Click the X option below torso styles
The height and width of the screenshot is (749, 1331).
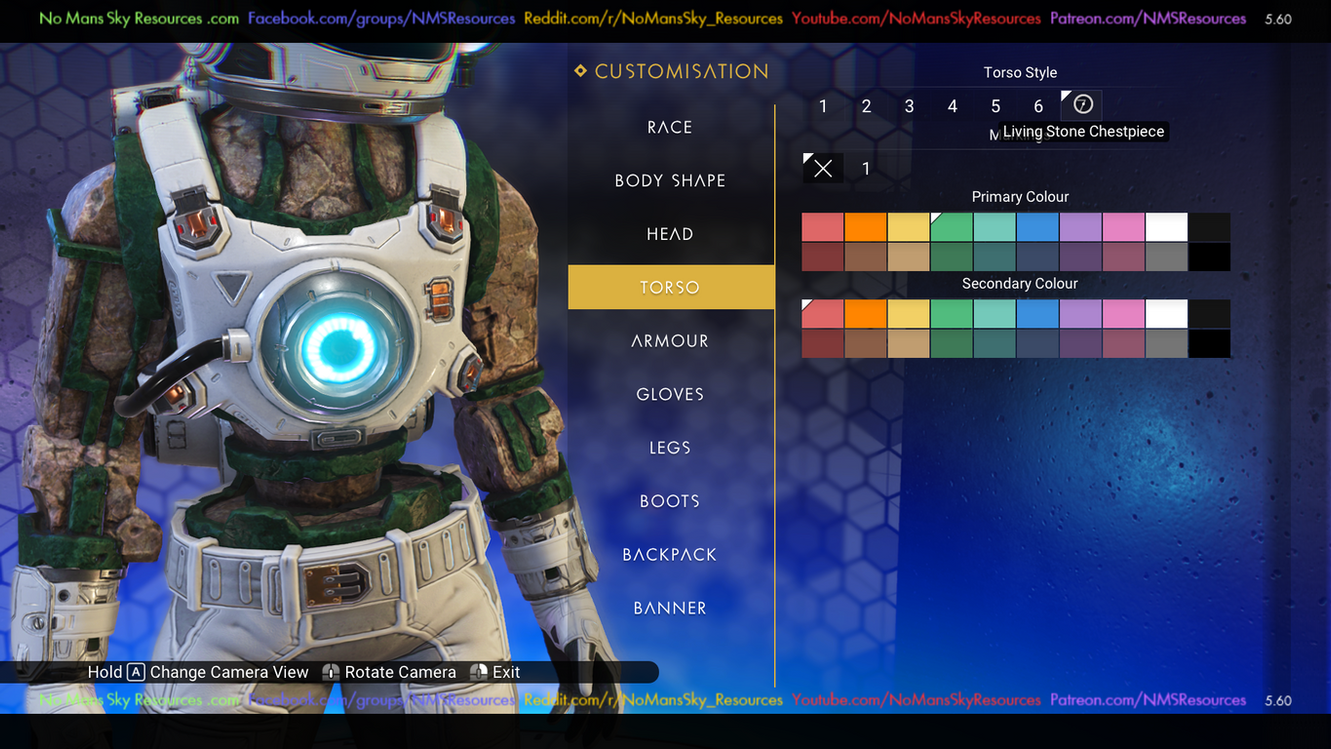[x=823, y=169]
